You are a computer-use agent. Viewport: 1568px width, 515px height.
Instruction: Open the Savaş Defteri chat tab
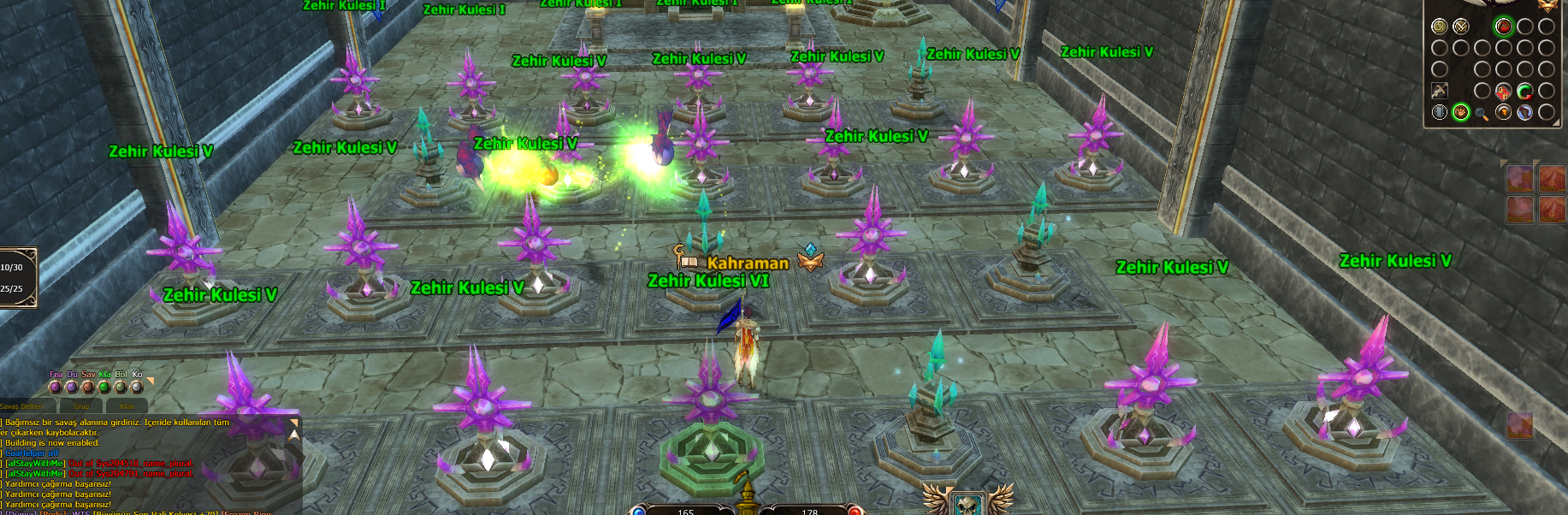pyautogui.click(x=21, y=406)
